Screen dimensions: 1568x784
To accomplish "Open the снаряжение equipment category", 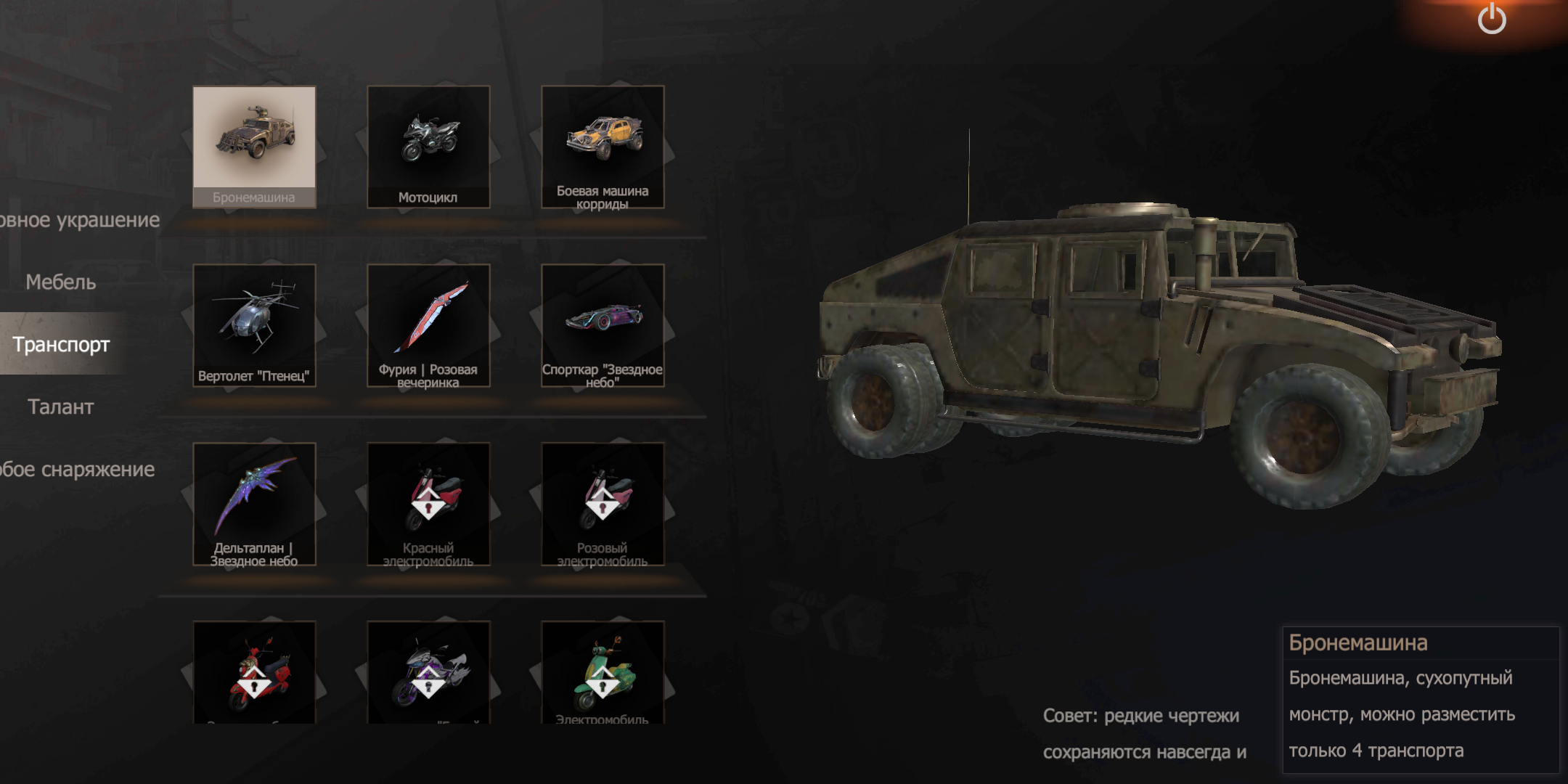I will [x=76, y=469].
